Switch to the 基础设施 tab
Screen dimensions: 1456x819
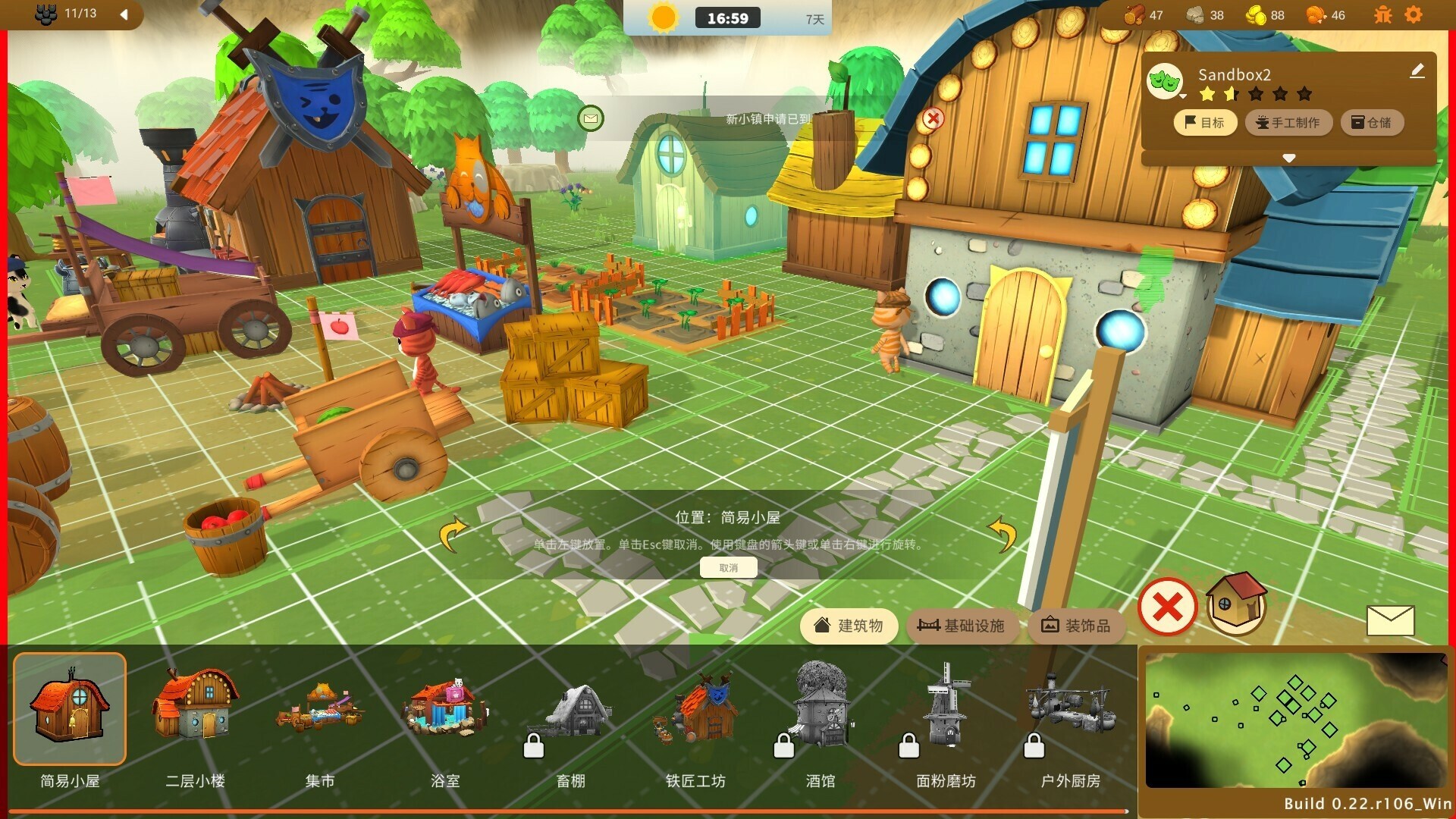(x=962, y=626)
